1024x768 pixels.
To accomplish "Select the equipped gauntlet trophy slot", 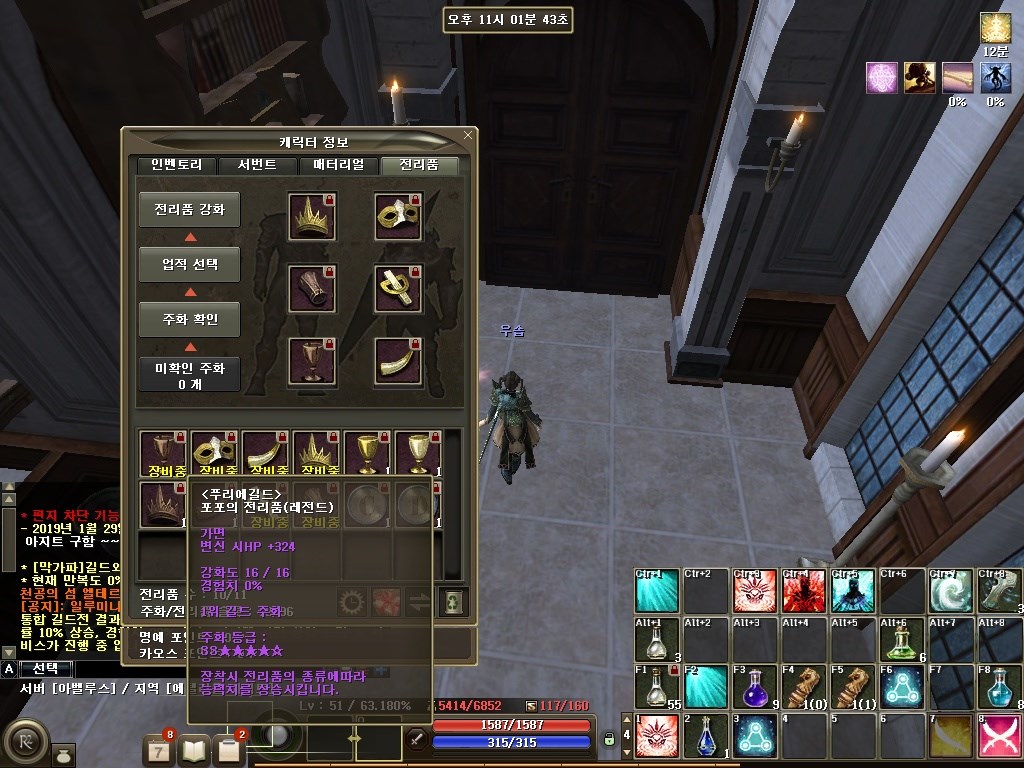I will point(312,288).
